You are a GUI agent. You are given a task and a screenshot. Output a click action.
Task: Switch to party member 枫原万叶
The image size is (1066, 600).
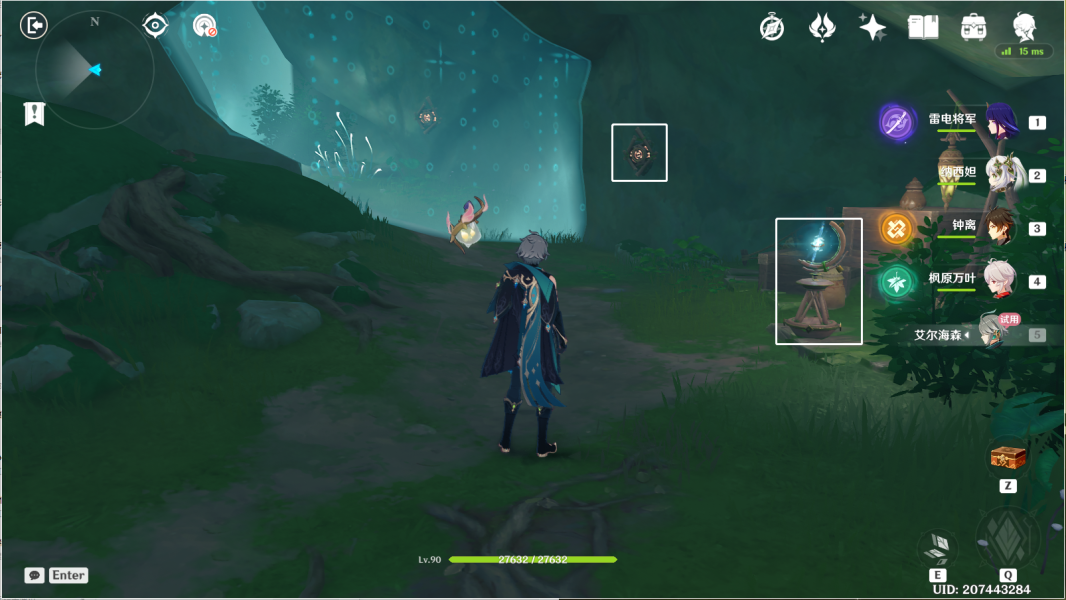(x=1000, y=281)
